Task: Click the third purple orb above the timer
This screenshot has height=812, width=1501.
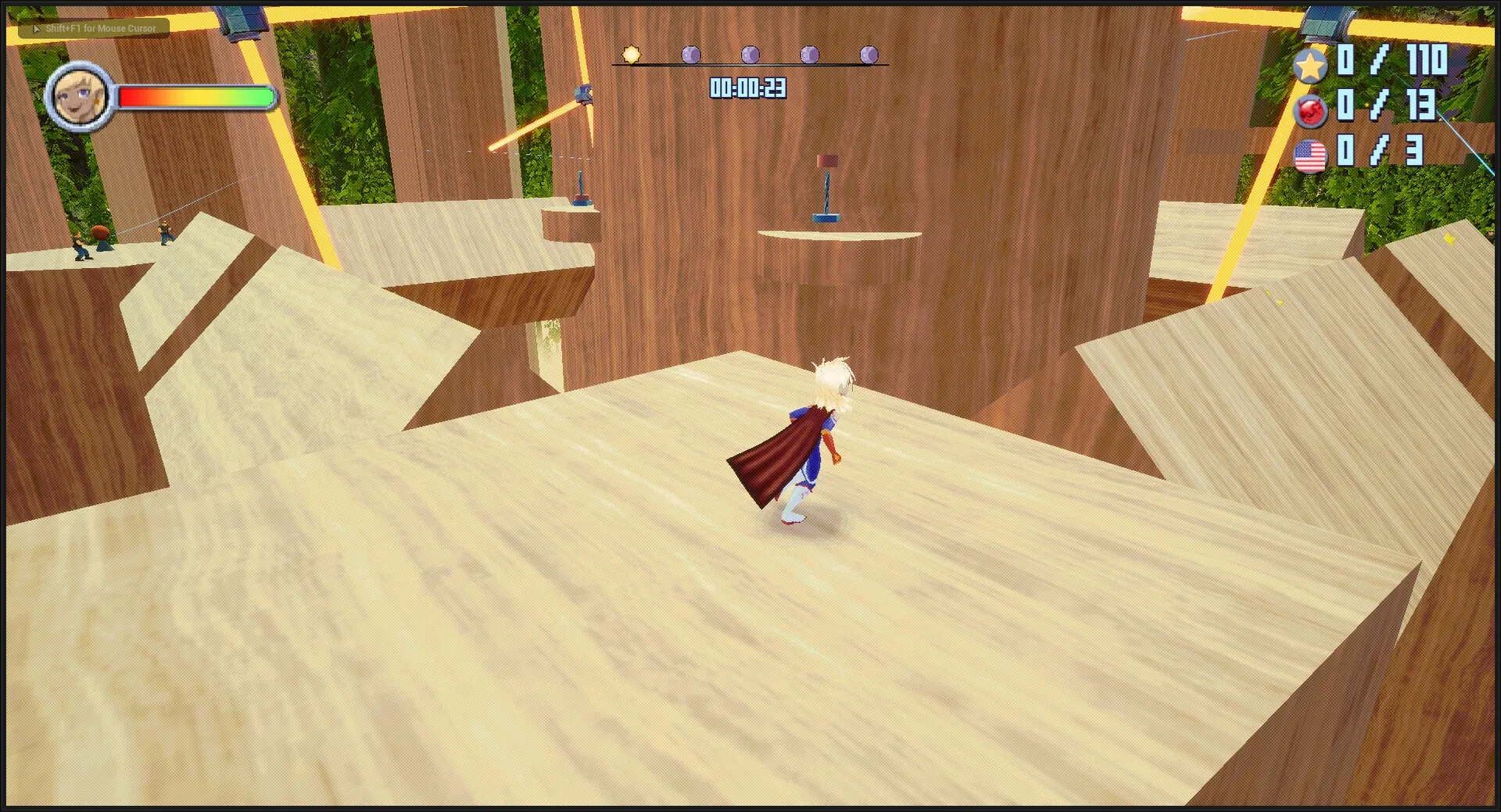Action: [808, 54]
